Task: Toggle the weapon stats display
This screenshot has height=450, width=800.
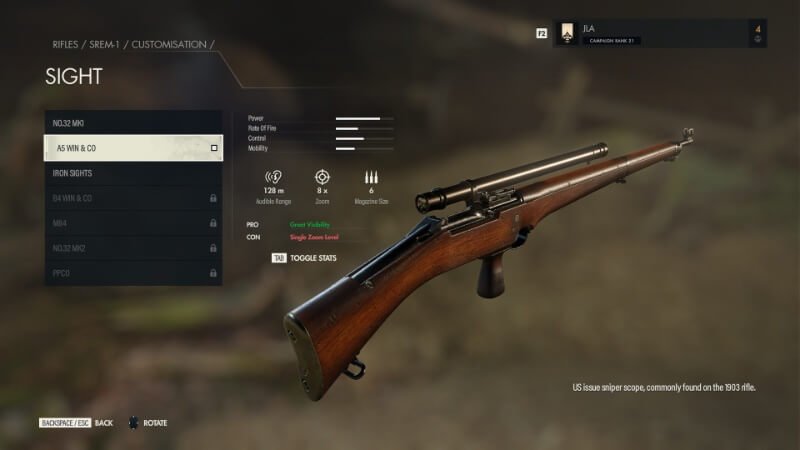Action: (305, 258)
